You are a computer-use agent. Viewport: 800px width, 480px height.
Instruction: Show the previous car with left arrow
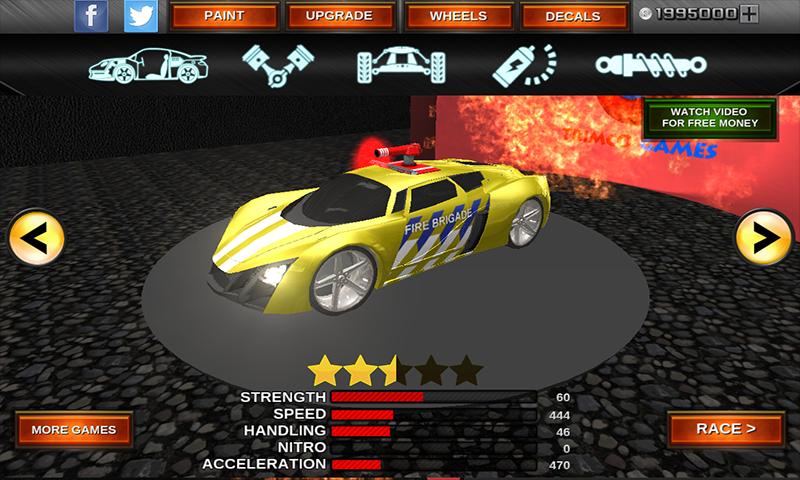[x=36, y=237]
